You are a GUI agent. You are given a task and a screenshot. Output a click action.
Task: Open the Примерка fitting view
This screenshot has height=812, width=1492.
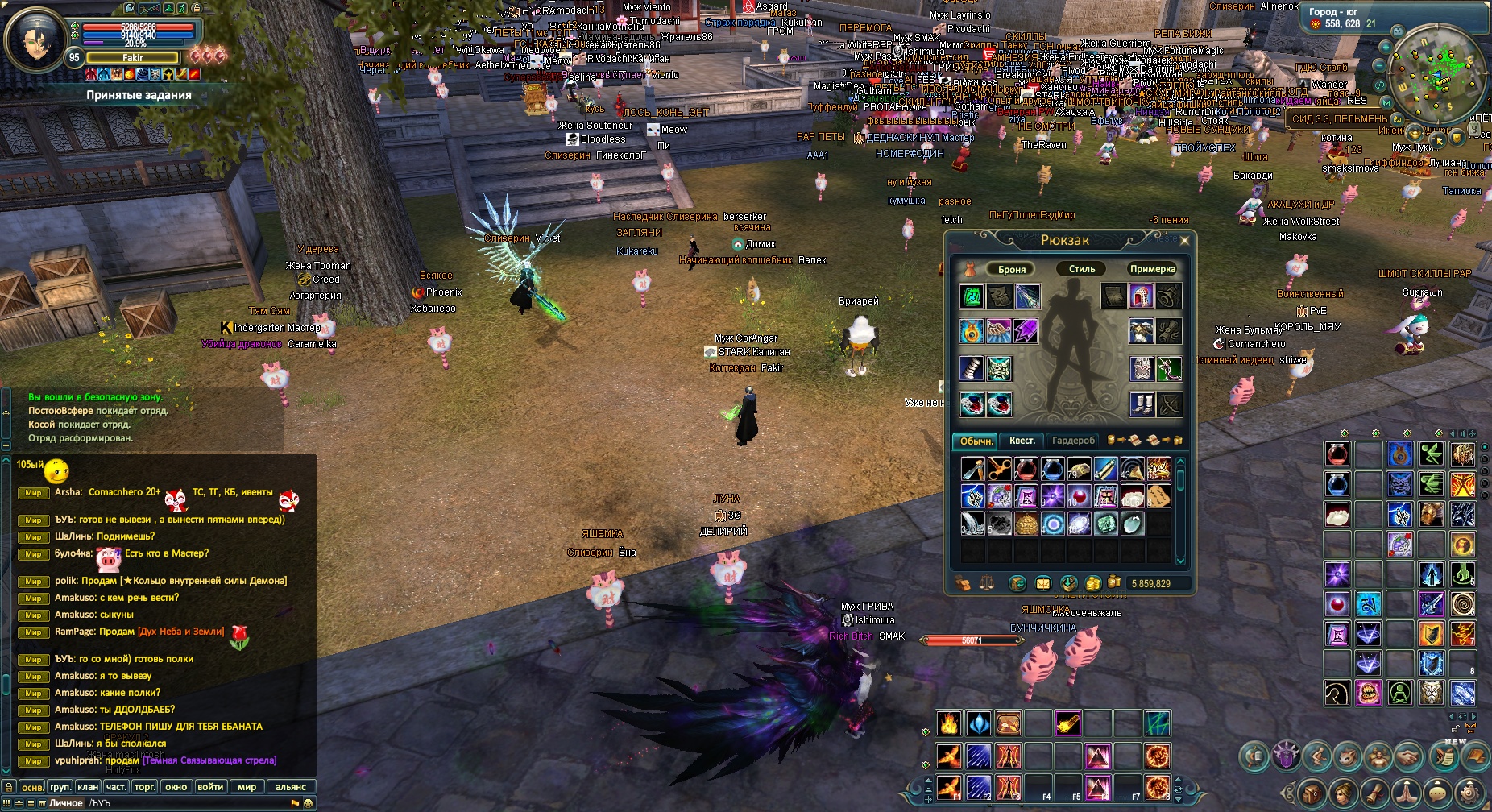(1152, 269)
